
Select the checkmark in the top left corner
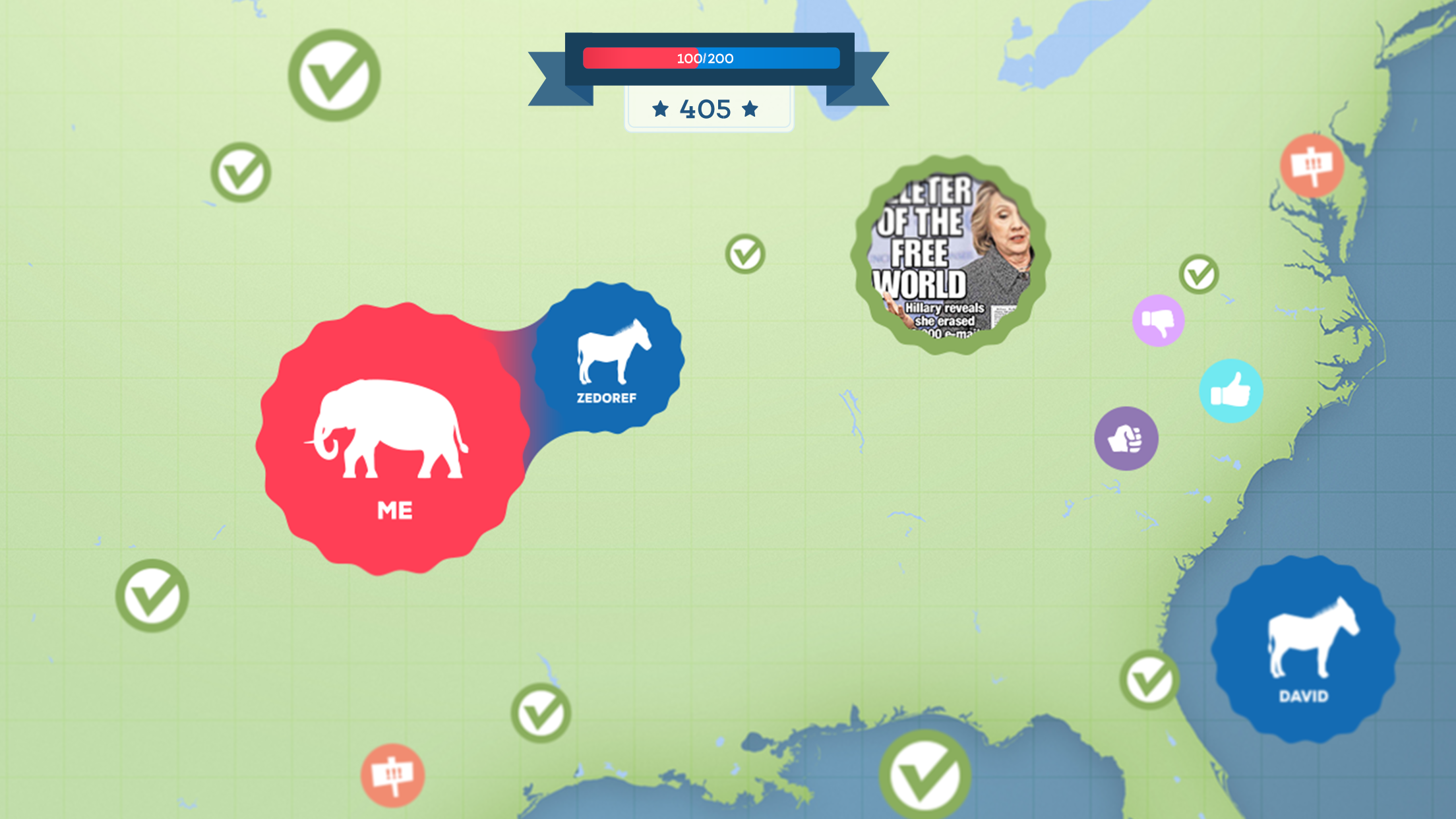tap(336, 73)
